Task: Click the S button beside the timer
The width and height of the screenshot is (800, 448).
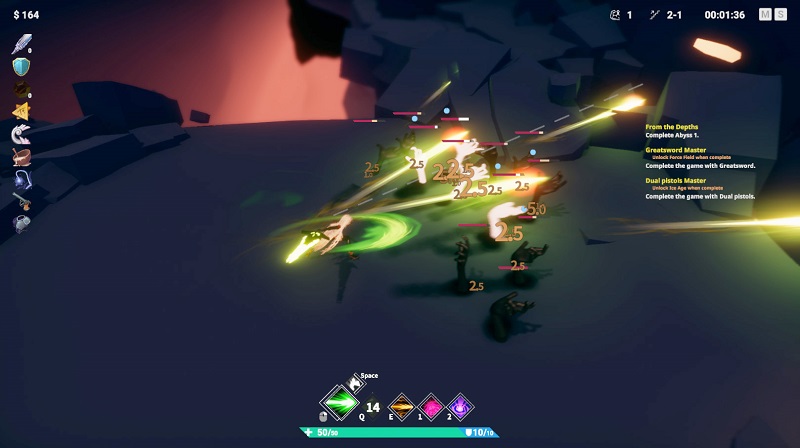Action: point(780,15)
